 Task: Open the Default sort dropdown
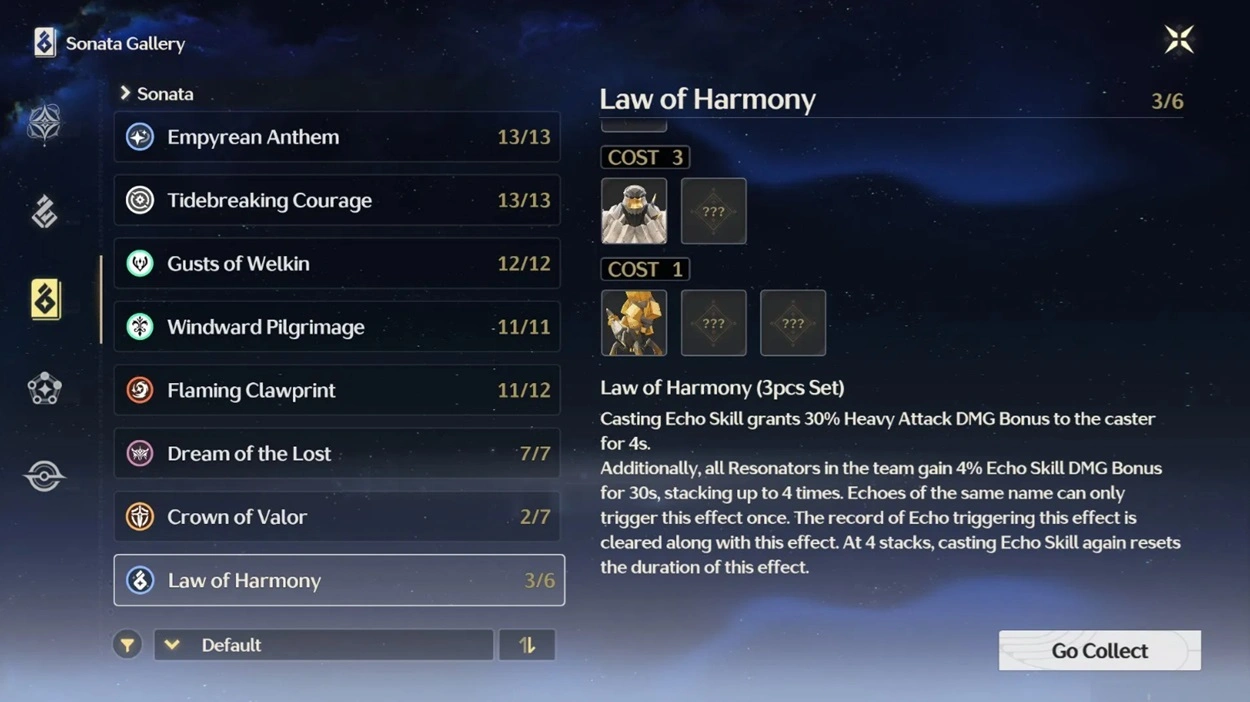pos(323,645)
